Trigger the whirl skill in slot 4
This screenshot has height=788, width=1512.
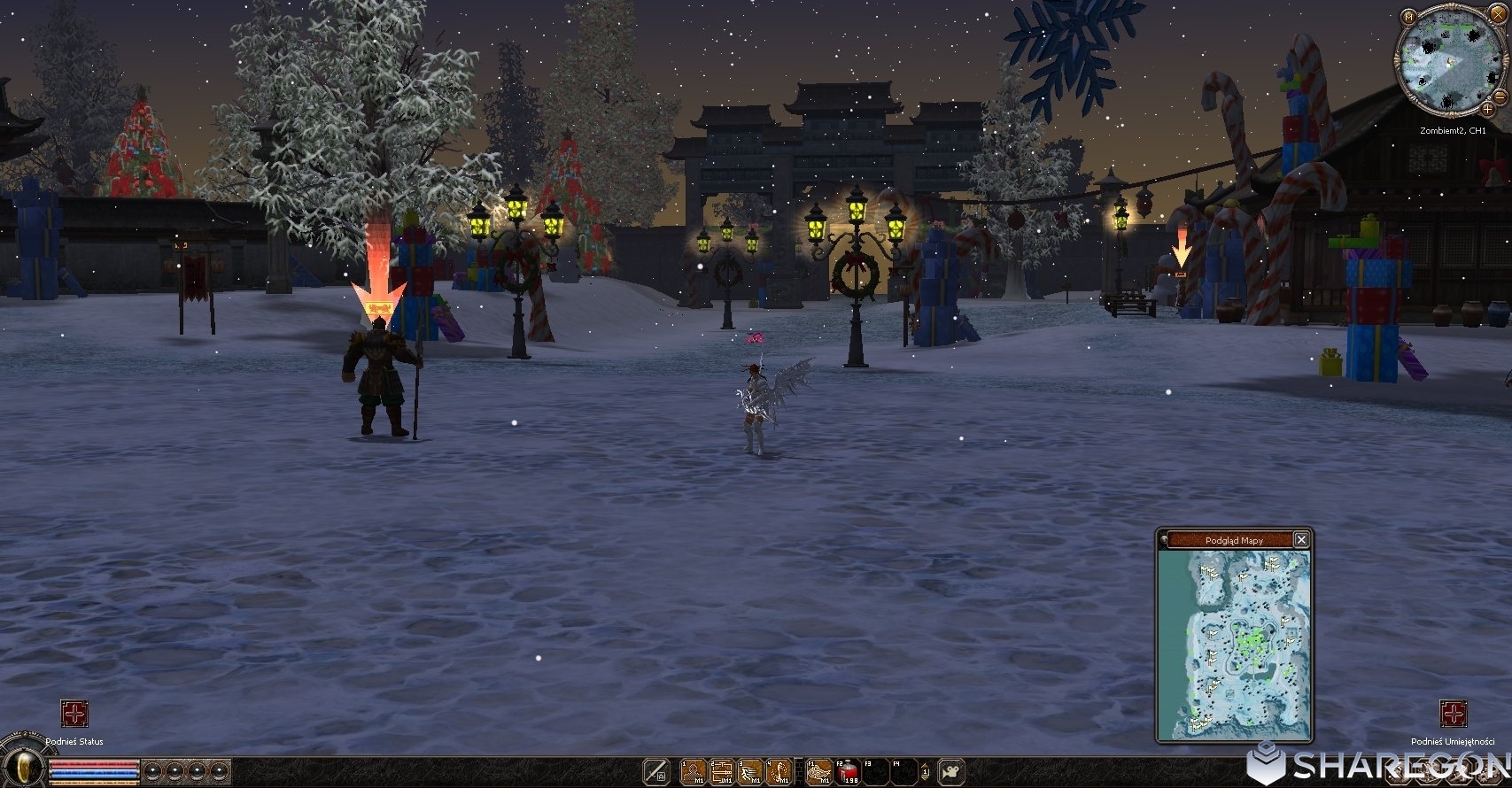click(x=779, y=771)
